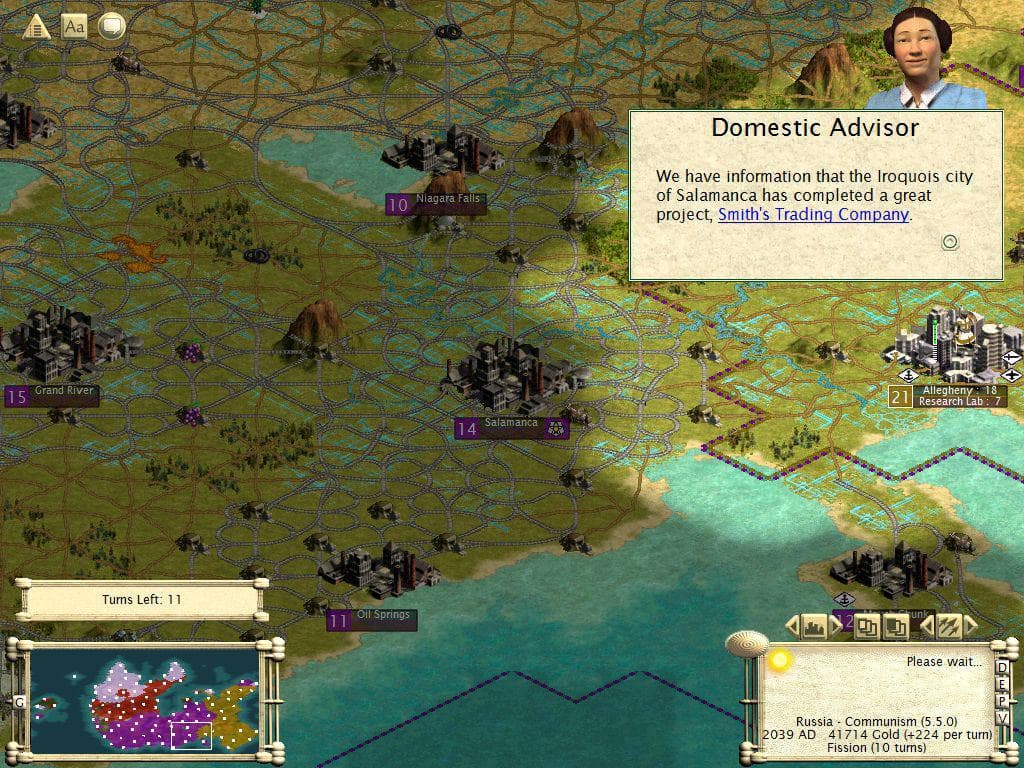Screen dimensions: 1024x768
Task: Go to previous city with the left arrow
Action: (792, 627)
